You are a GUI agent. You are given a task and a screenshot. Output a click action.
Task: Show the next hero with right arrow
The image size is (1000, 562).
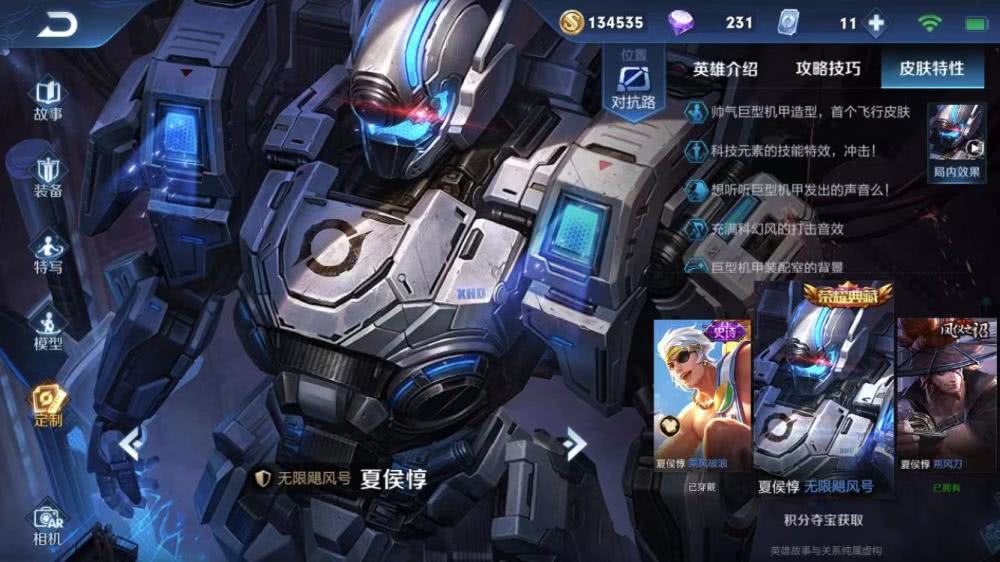(x=574, y=443)
